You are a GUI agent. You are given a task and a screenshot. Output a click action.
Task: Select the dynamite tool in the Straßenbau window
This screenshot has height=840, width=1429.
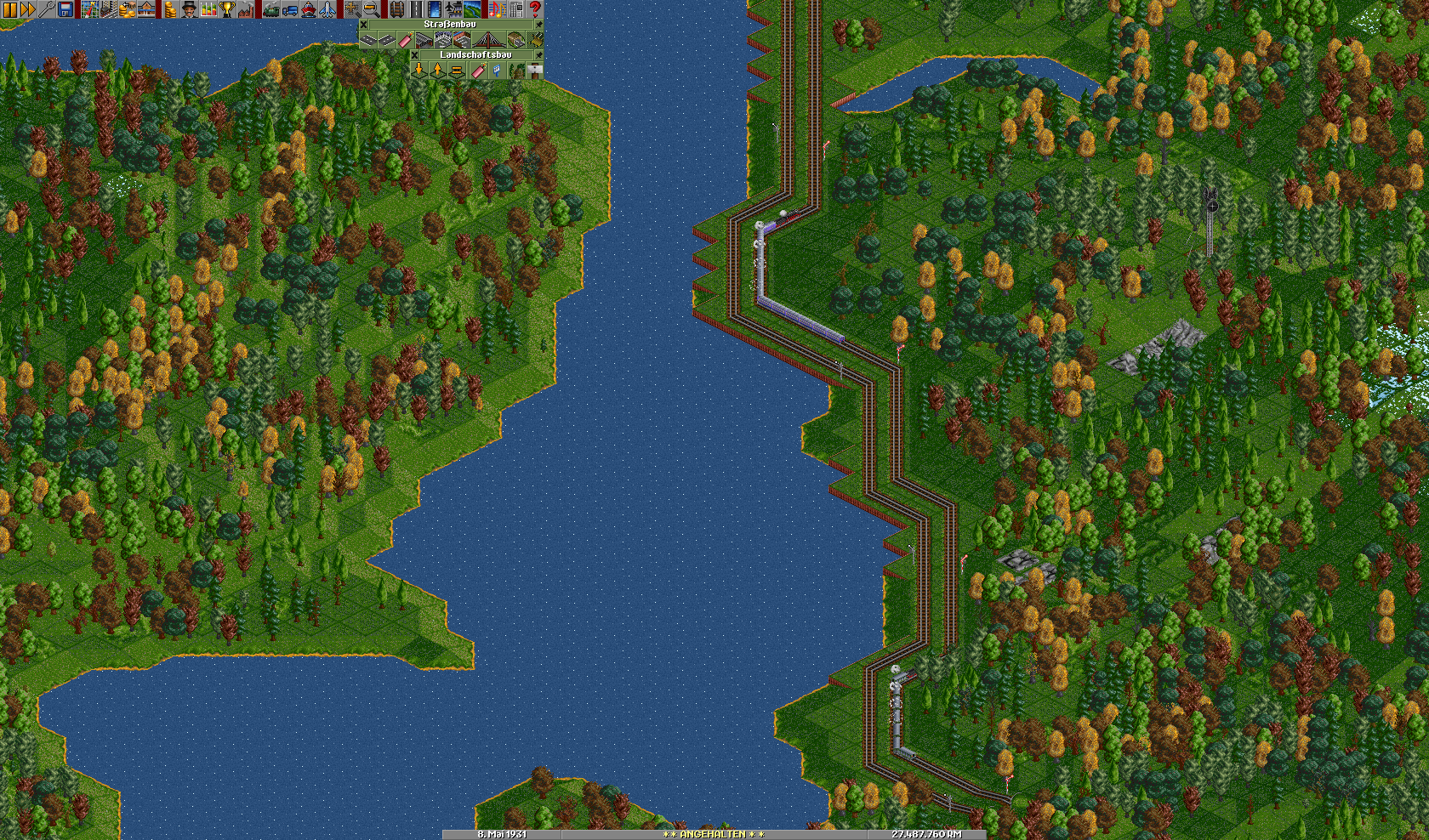point(405,40)
